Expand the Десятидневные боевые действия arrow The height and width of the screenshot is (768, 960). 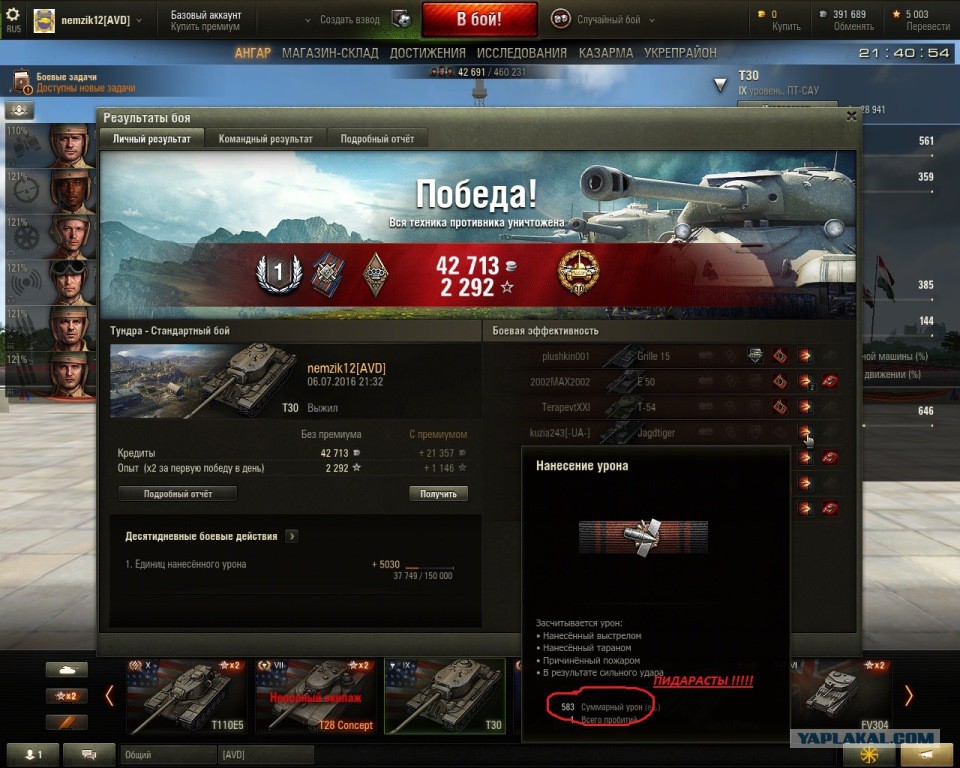(x=292, y=537)
